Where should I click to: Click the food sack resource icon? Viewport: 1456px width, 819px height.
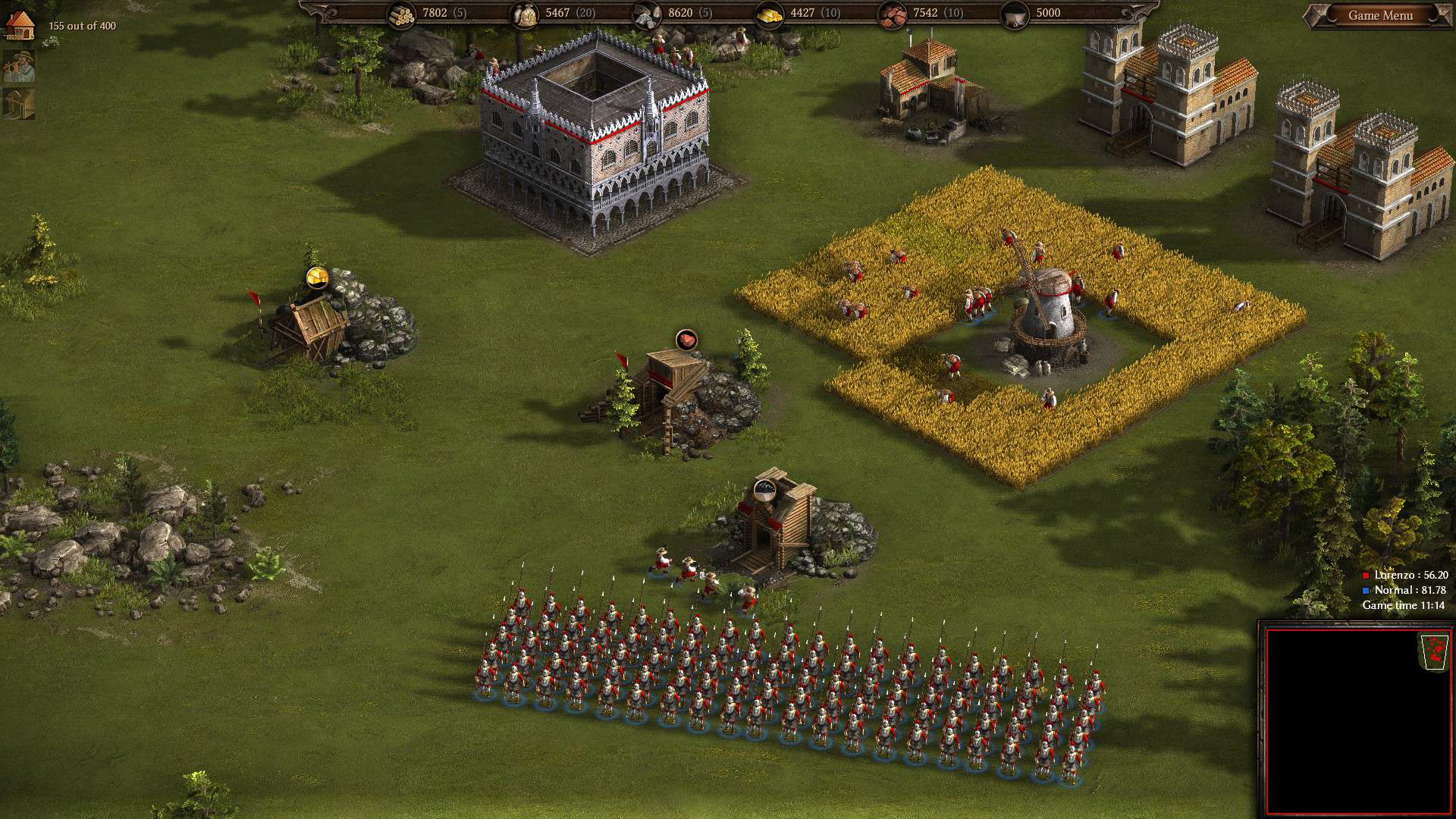pos(525,14)
